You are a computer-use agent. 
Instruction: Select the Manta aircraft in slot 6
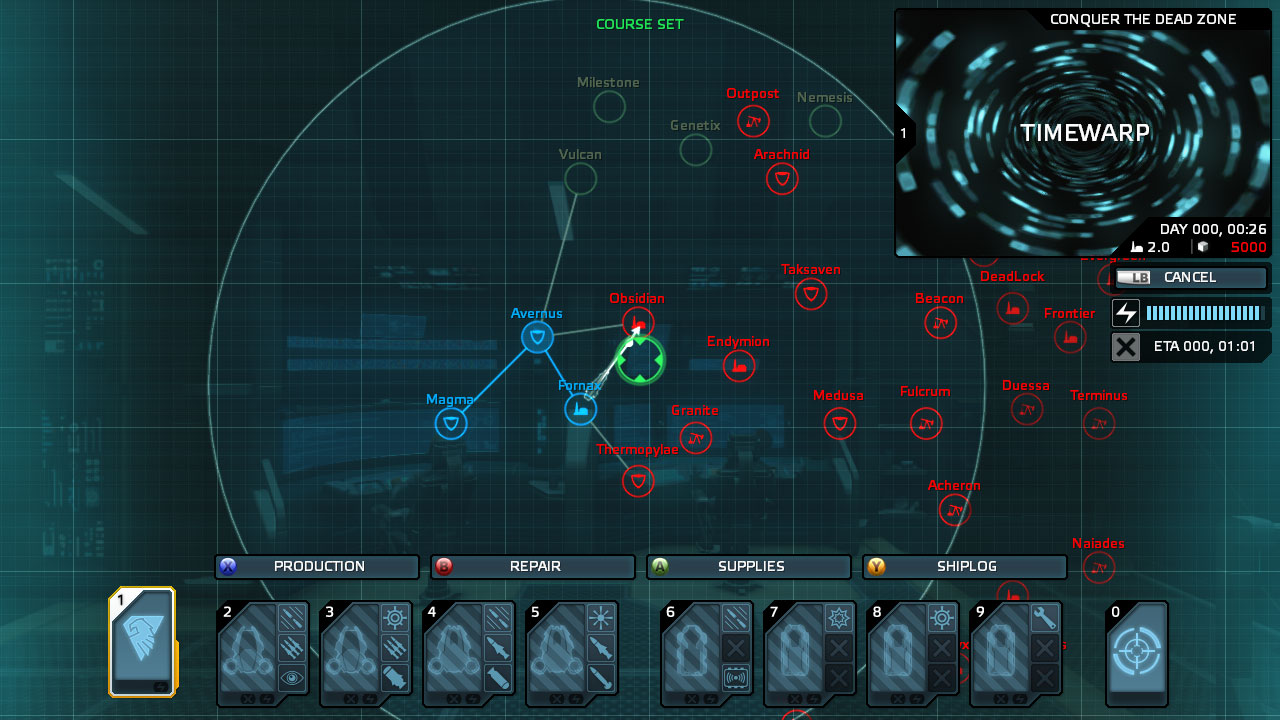point(707,654)
